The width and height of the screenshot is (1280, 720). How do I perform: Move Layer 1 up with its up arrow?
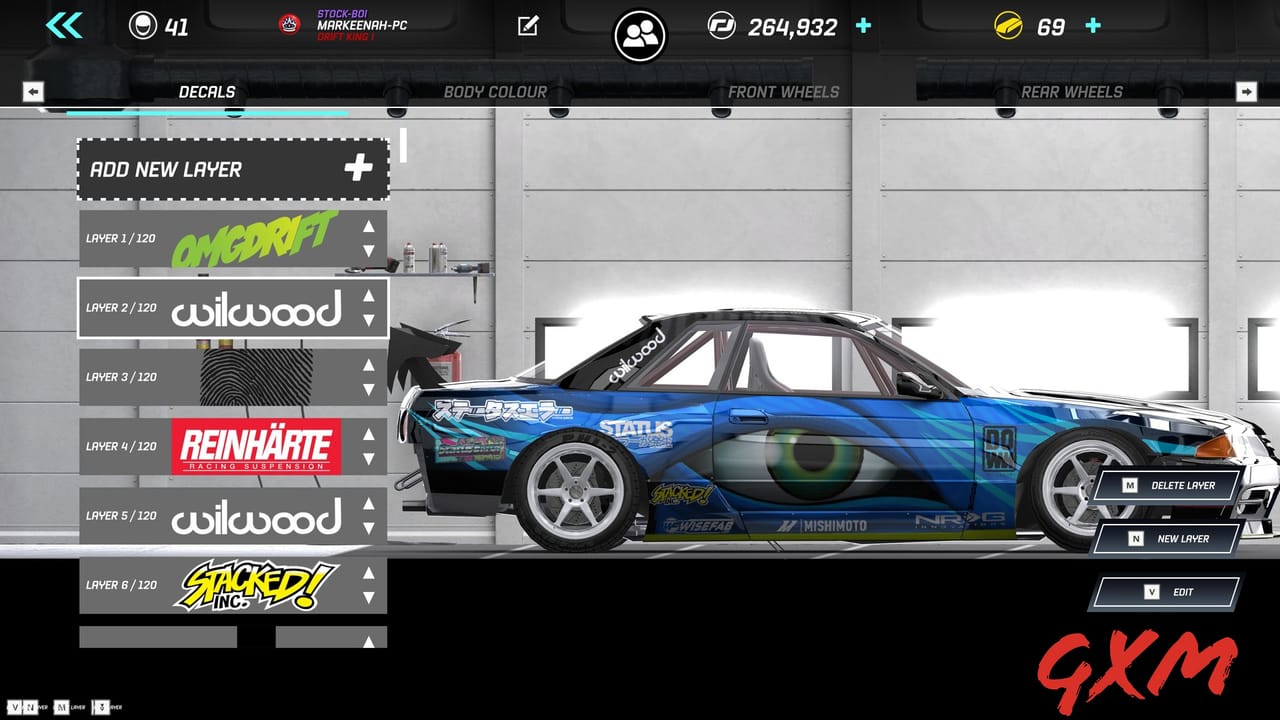point(368,228)
